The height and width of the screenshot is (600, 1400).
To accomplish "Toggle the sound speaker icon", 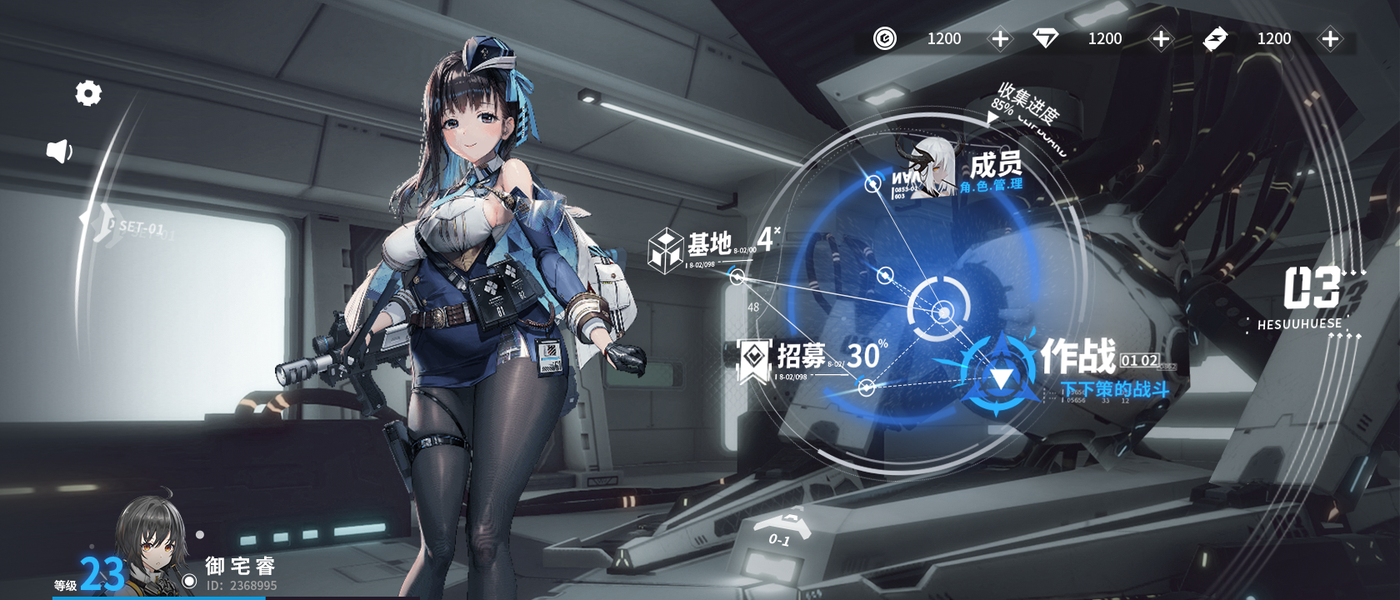I will click(x=60, y=151).
